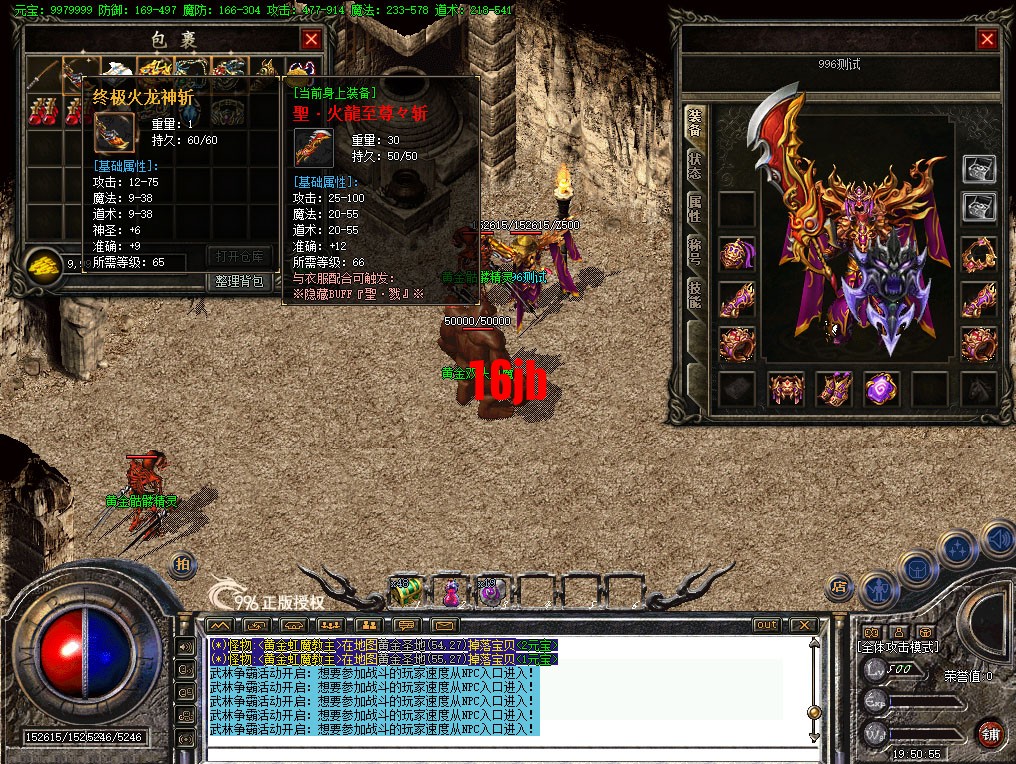1016x764 pixels.
Task: Pick the white scroll item in the bag
Action: (117, 71)
